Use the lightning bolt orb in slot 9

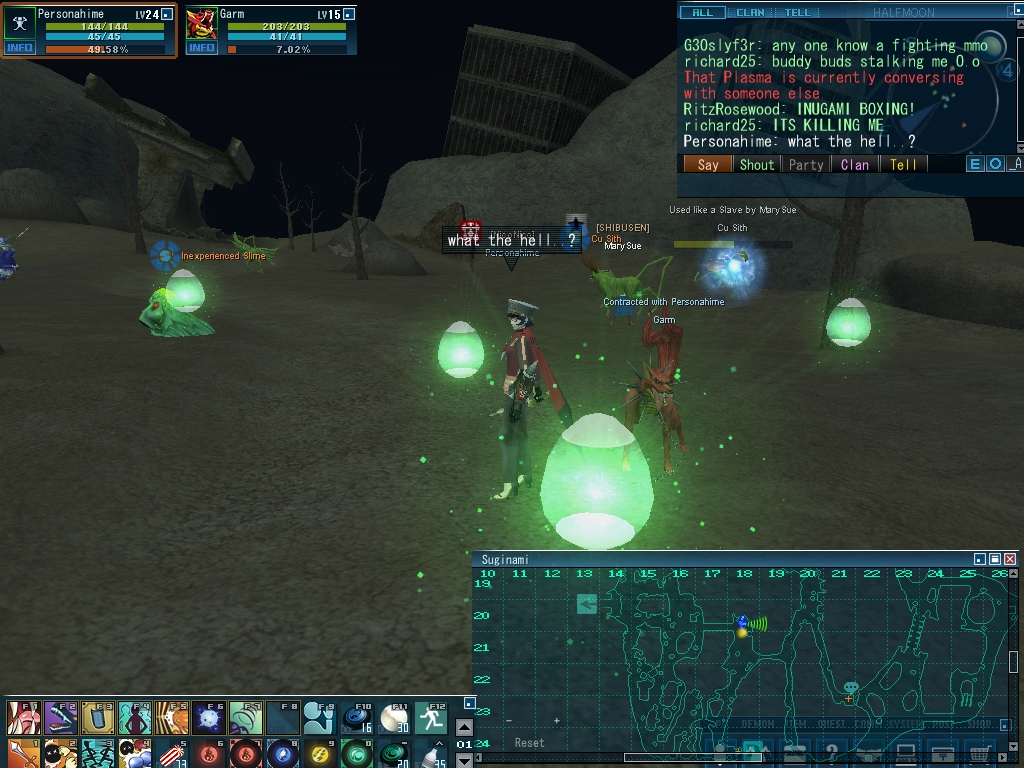(320, 753)
